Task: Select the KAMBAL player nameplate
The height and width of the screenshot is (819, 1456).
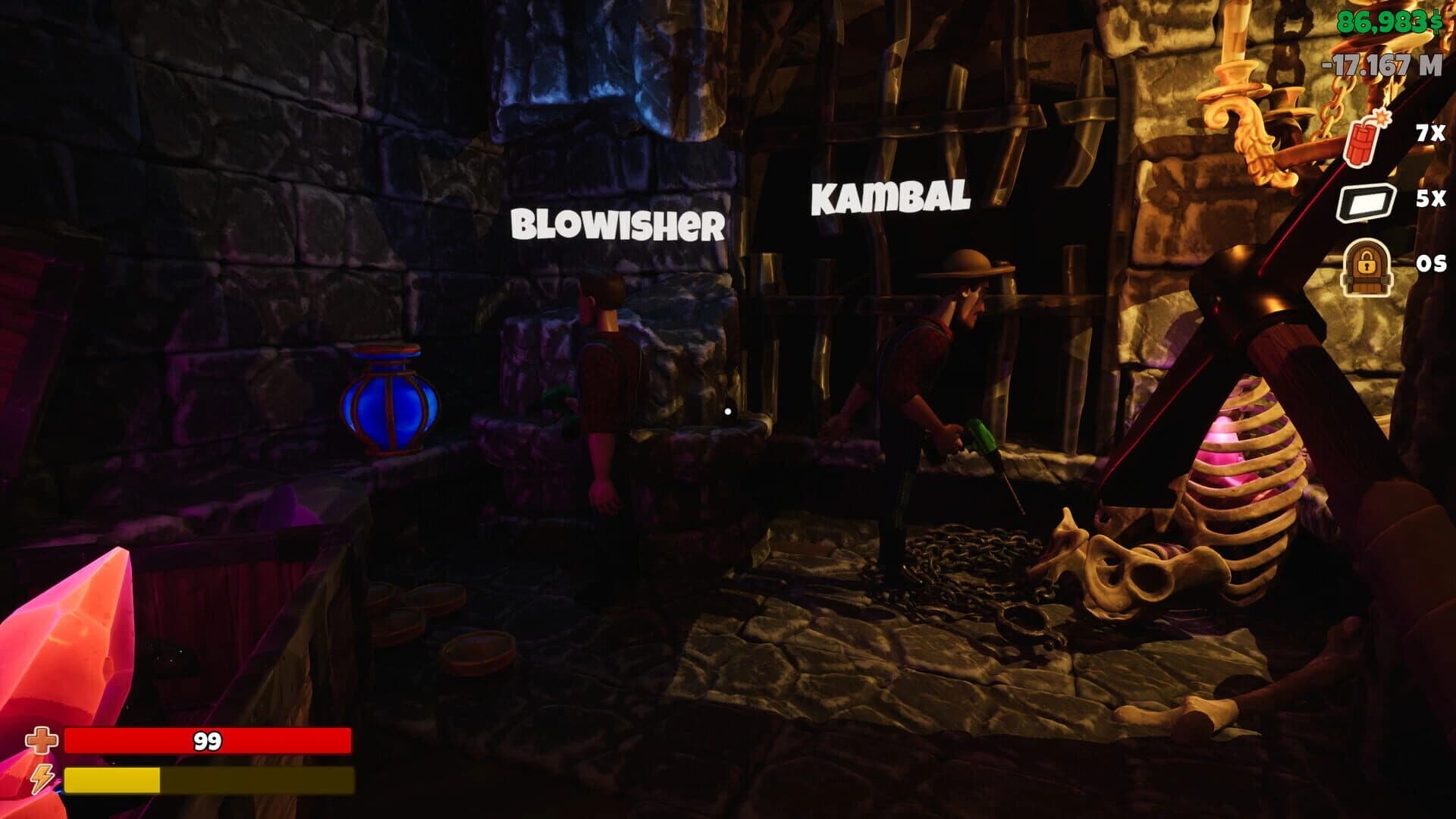Action: pyautogui.click(x=889, y=199)
